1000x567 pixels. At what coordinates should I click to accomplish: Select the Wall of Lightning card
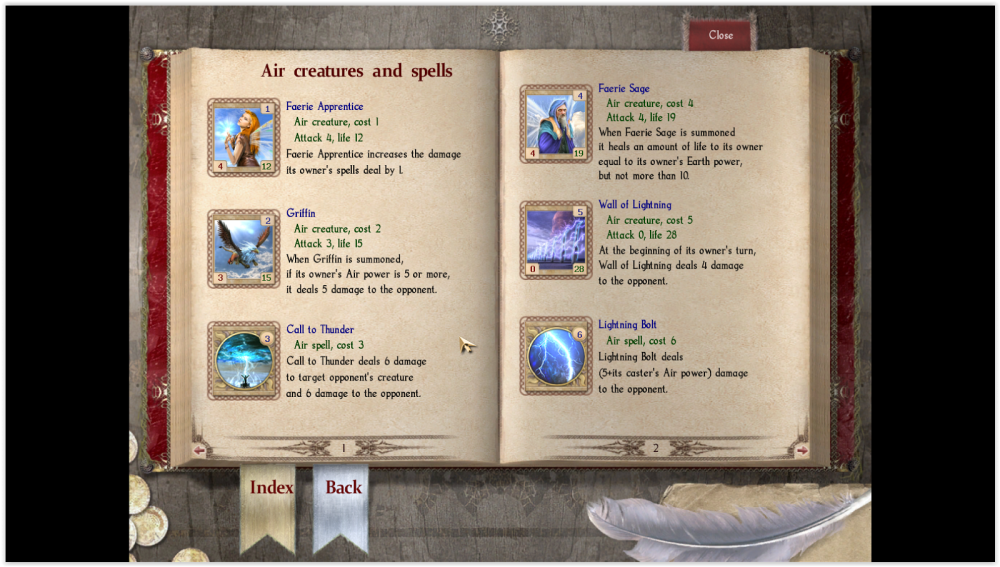[x=556, y=240]
